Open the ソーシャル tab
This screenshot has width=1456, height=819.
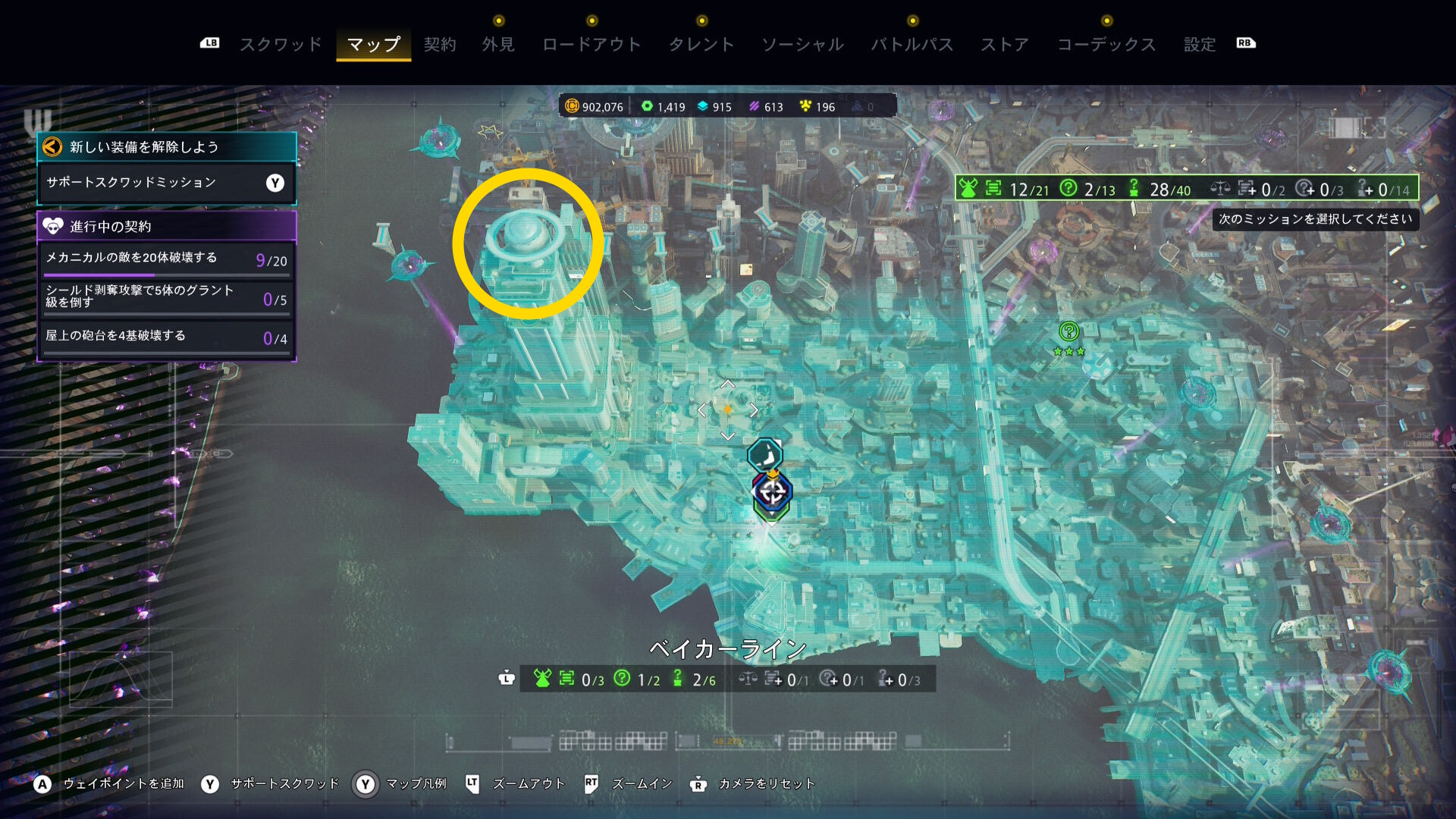[x=802, y=45]
